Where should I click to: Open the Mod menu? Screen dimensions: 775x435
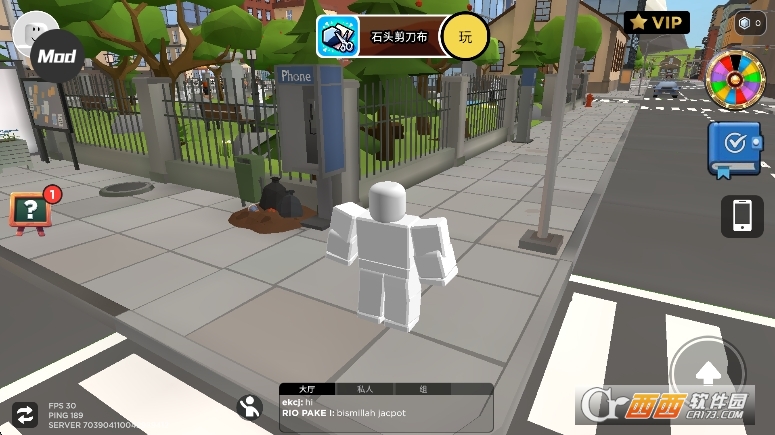coord(57,57)
